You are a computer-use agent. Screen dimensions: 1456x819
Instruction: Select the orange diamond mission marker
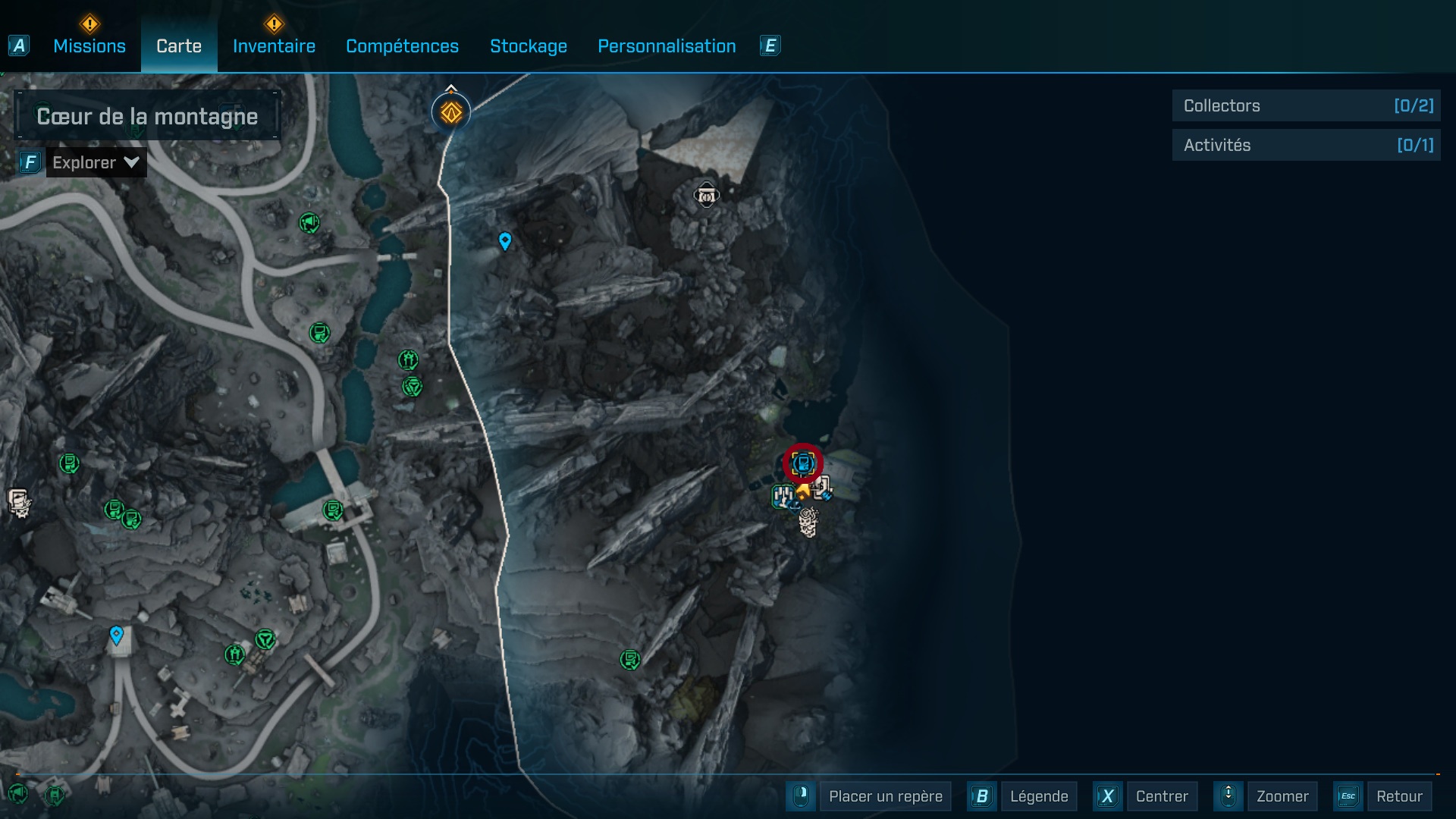pos(451,113)
